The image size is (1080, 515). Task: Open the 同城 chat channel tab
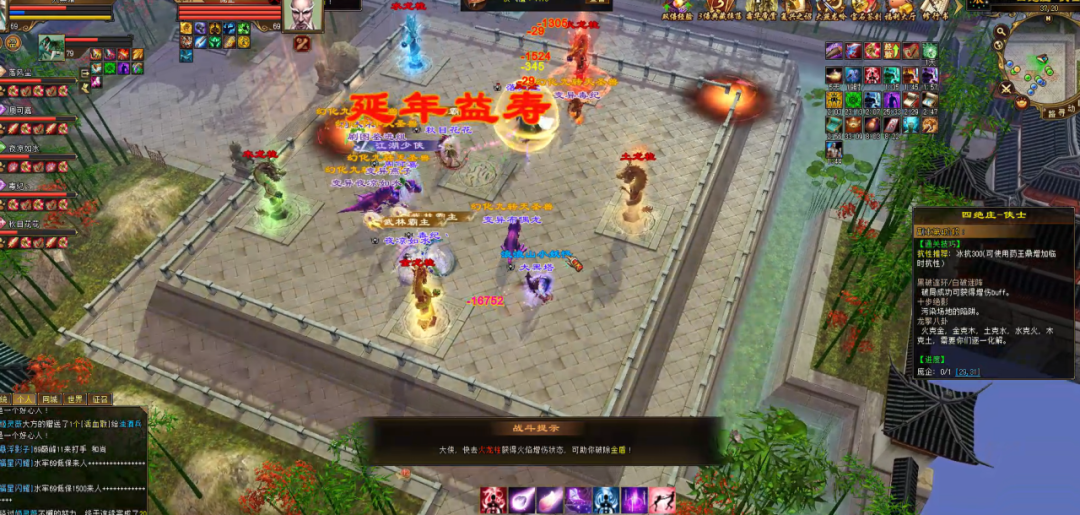click(50, 398)
